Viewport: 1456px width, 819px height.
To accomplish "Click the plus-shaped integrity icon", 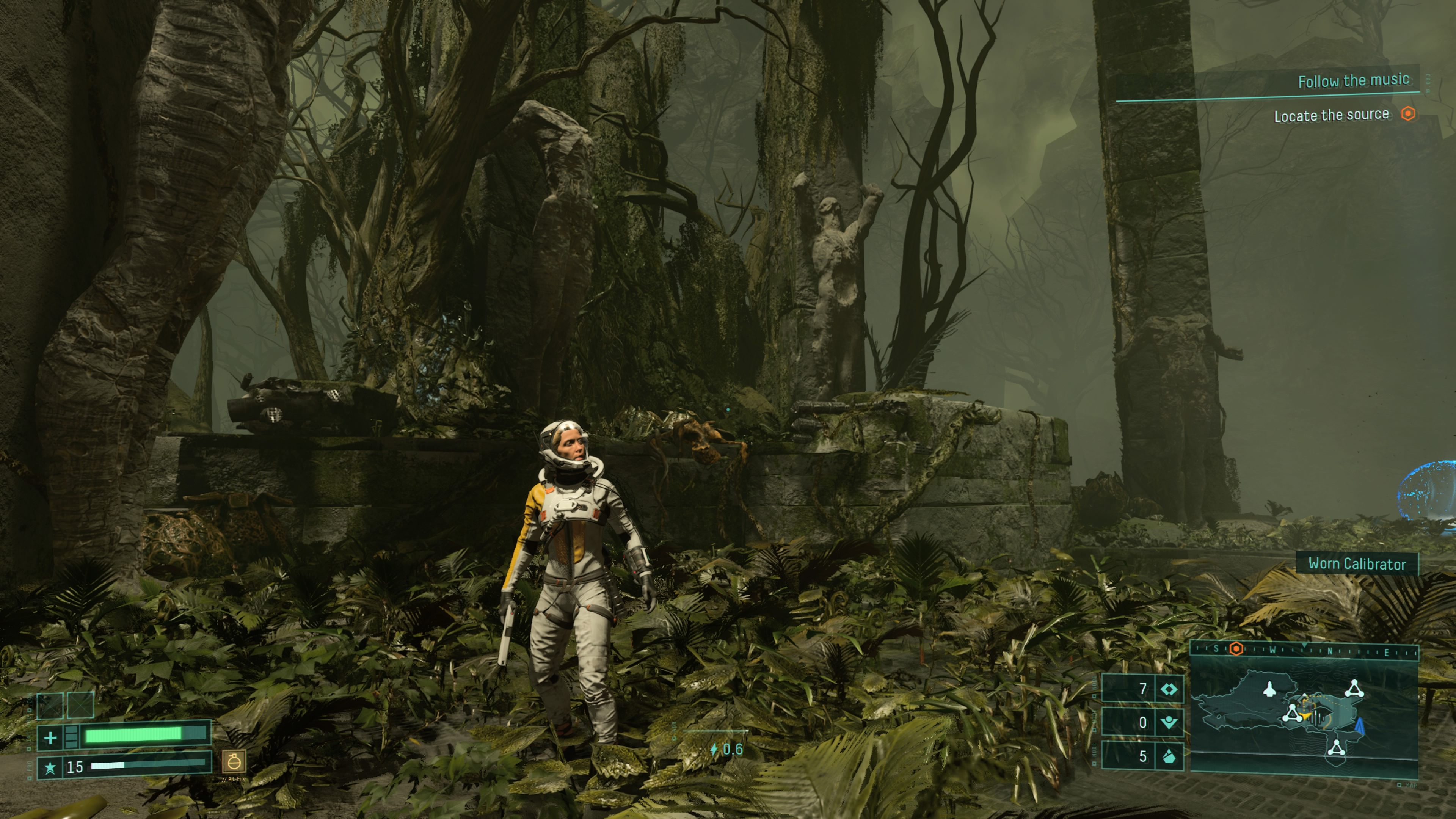I will [x=50, y=737].
